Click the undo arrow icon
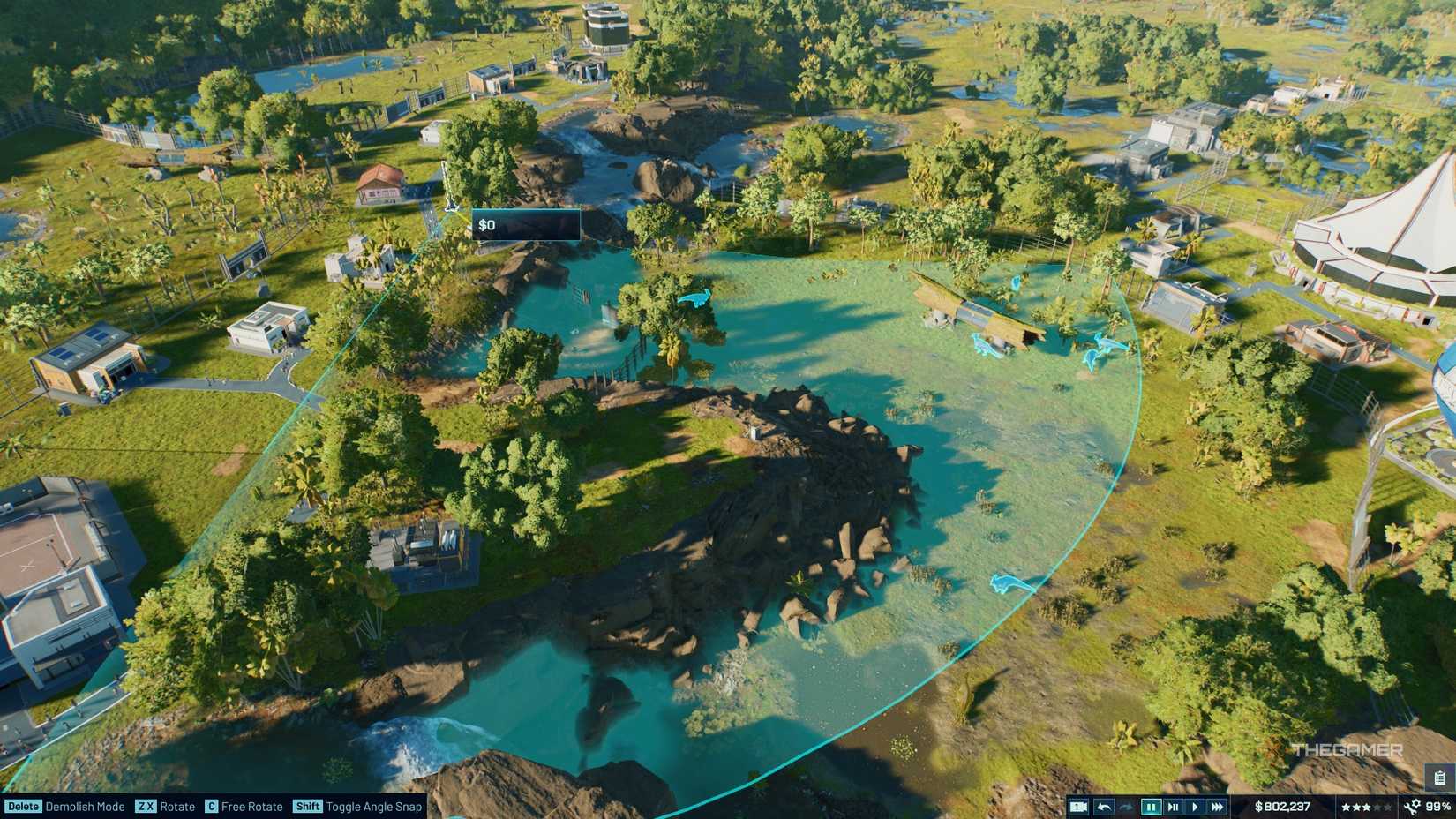The width and height of the screenshot is (1456, 819). (1104, 806)
